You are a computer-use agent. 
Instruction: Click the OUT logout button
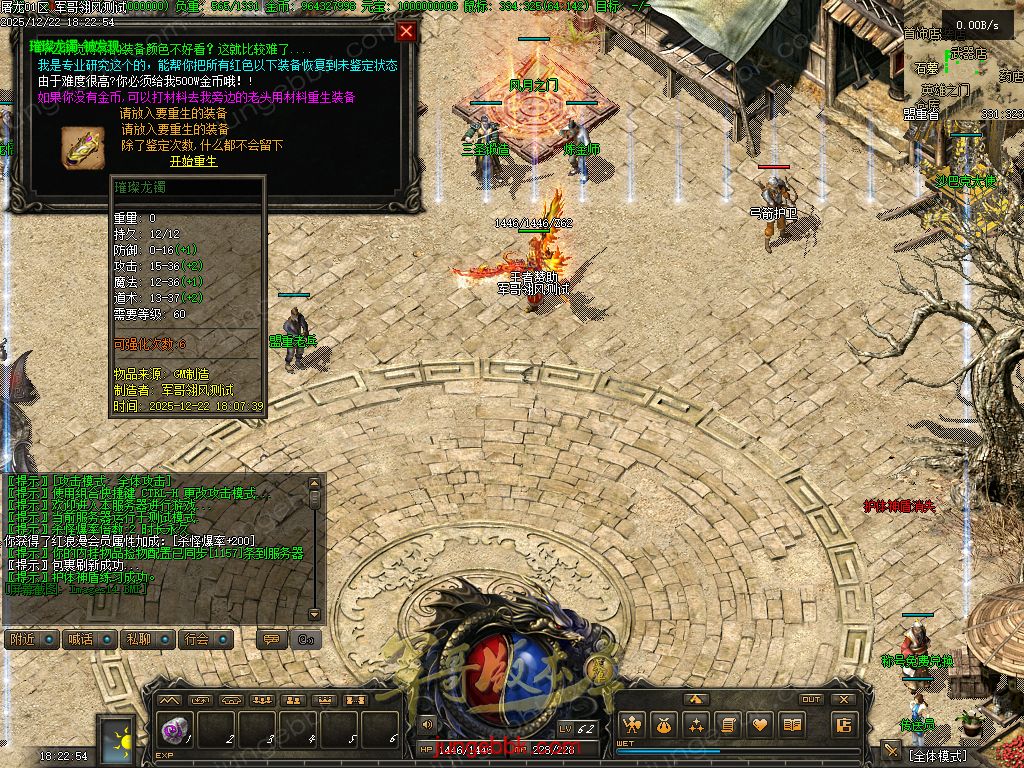[811, 699]
